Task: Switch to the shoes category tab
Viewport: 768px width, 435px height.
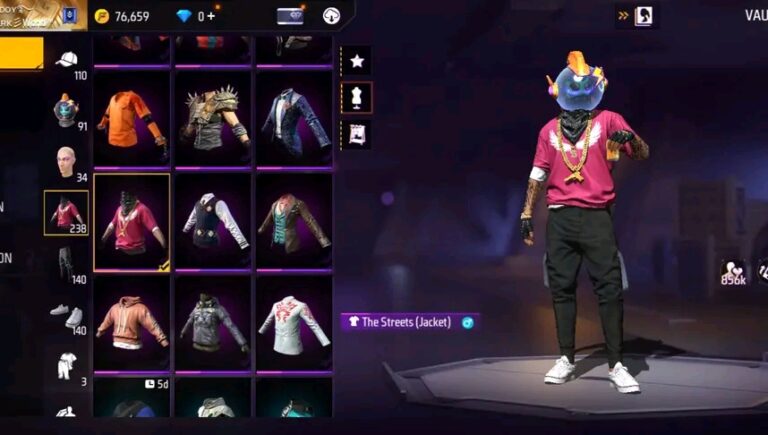Action: click(x=67, y=314)
